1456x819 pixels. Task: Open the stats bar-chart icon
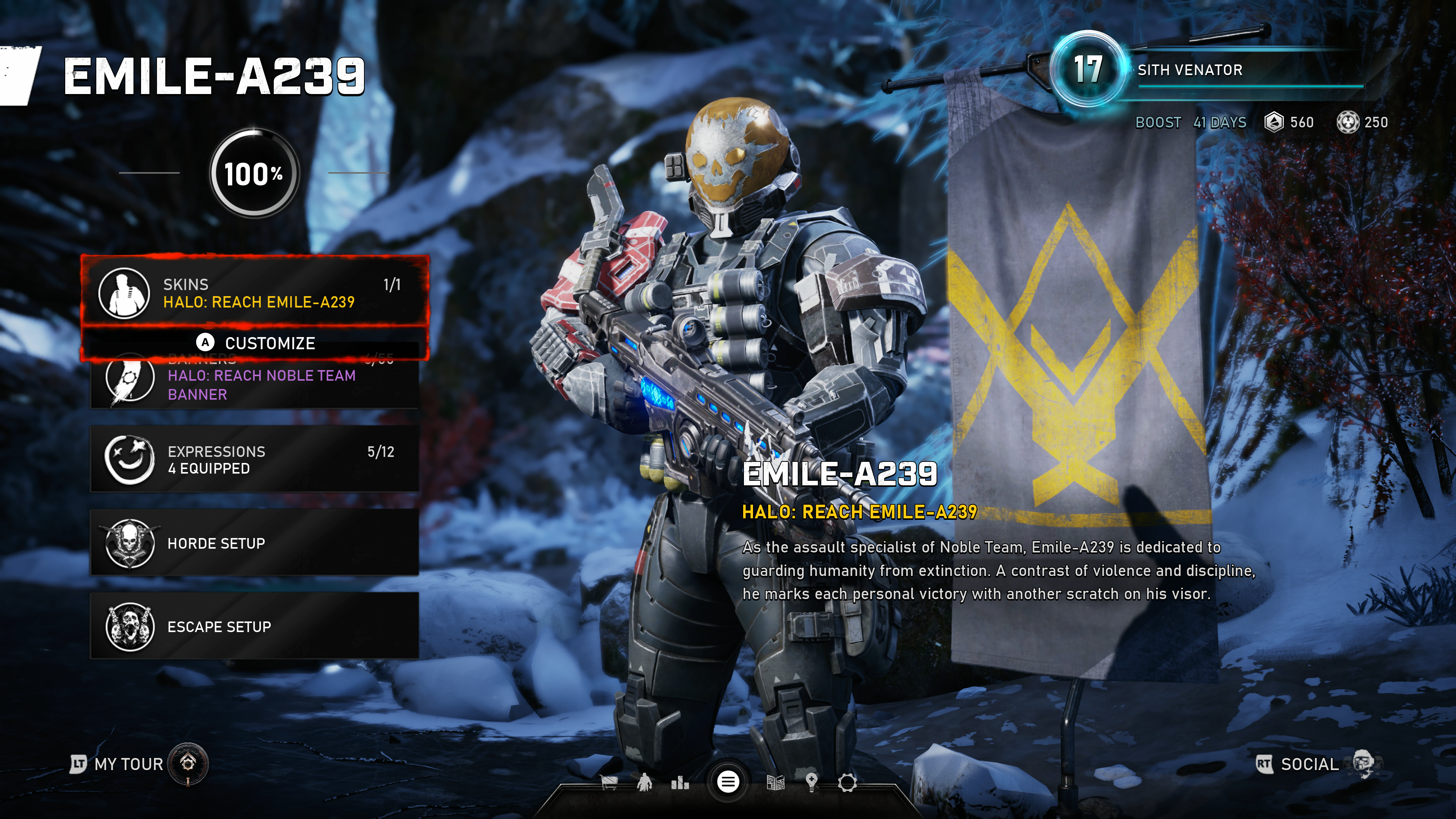click(680, 783)
